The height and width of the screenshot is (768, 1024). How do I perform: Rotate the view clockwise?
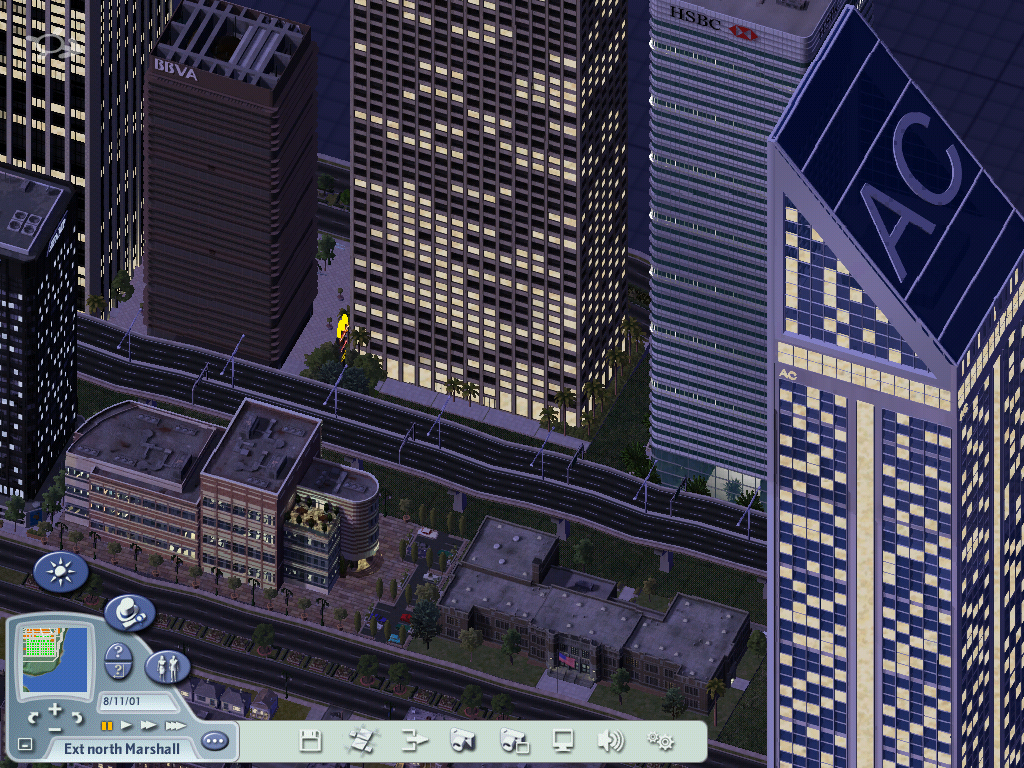click(x=75, y=717)
